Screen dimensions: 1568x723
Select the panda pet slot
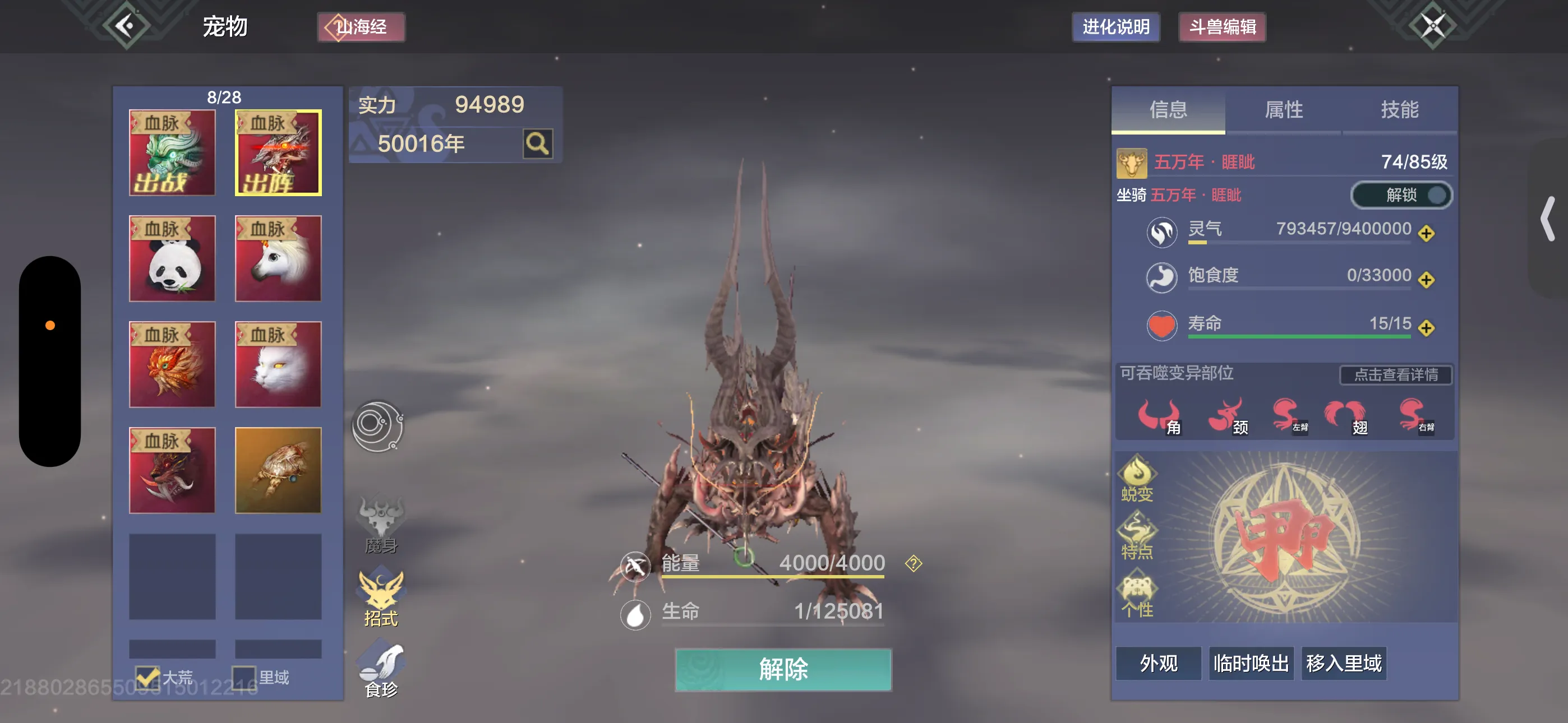172,258
